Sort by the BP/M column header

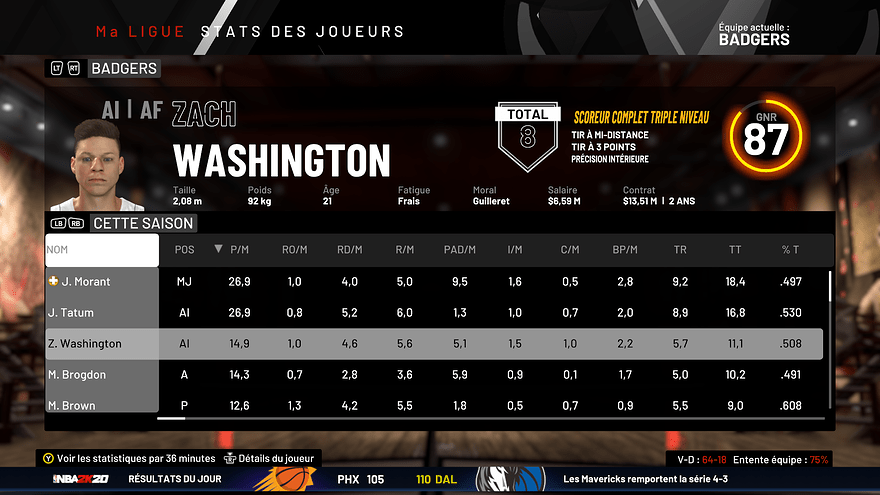point(625,249)
